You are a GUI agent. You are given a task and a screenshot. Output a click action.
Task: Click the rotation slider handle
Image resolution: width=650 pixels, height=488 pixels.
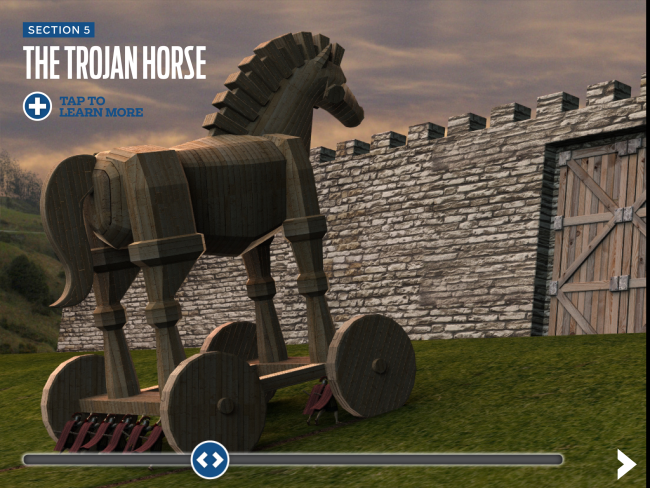210,460
